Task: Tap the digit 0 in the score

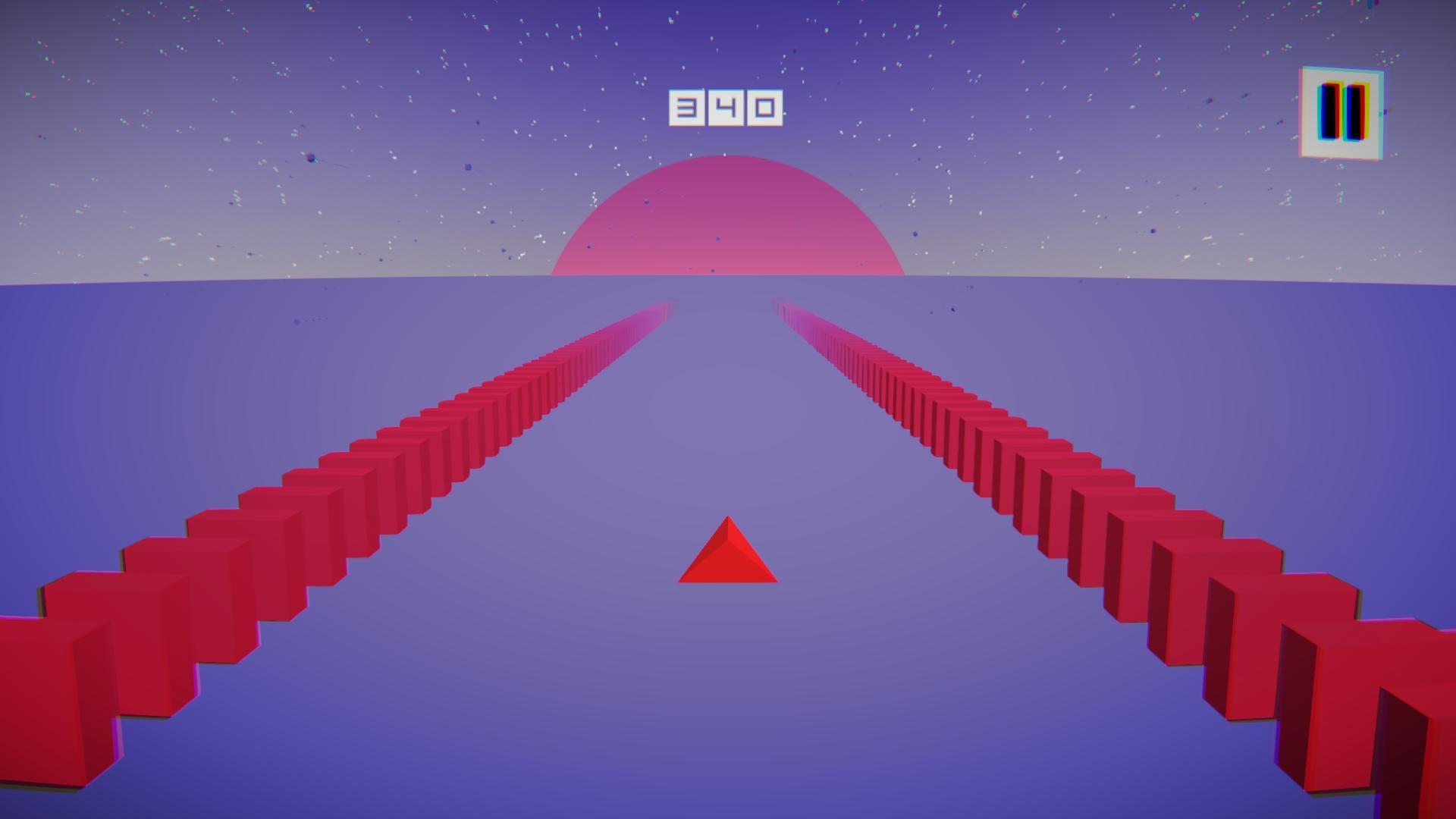Action: coord(766,106)
